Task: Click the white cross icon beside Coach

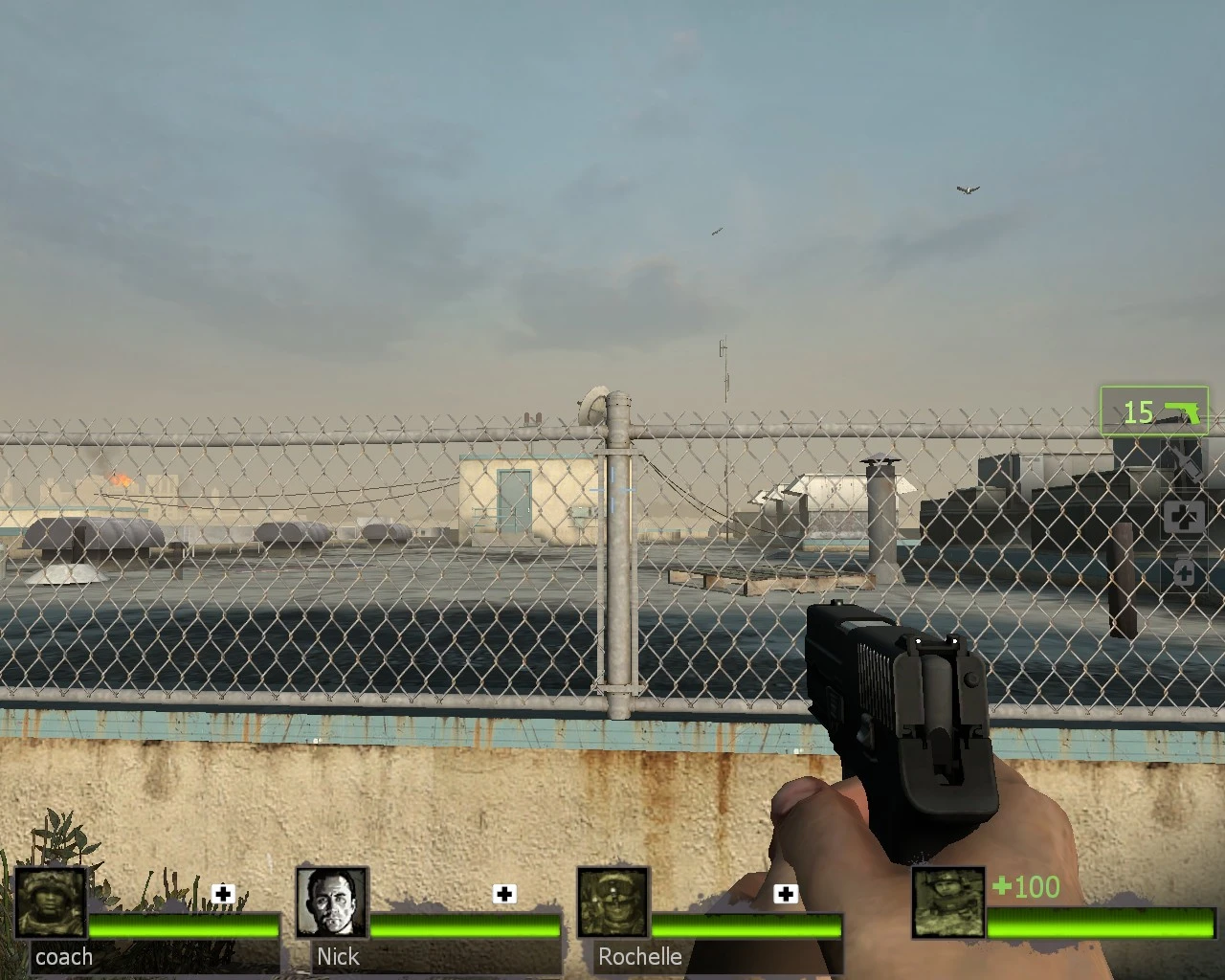Action: (x=223, y=894)
